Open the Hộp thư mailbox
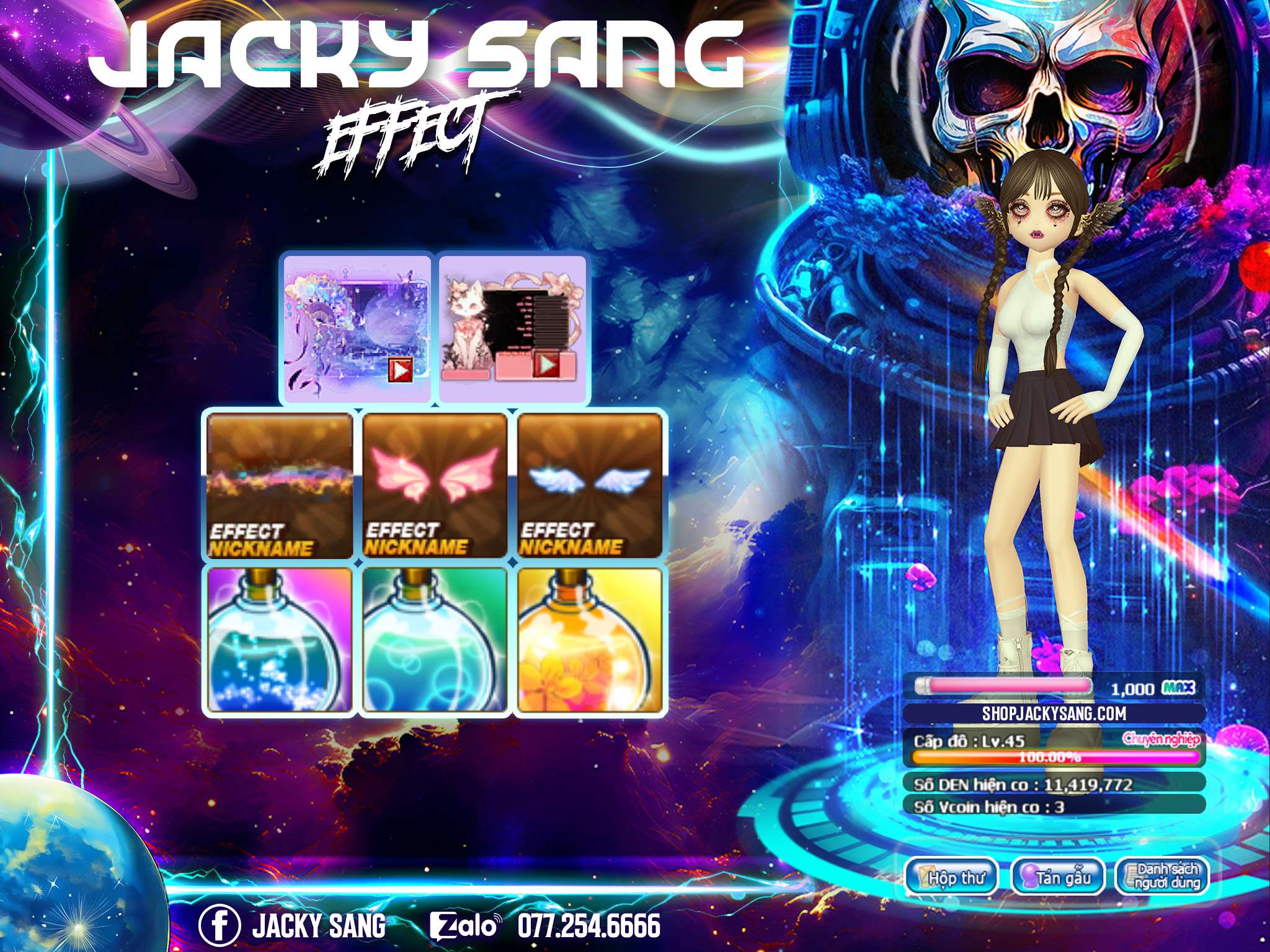Image resolution: width=1270 pixels, height=952 pixels. coord(951,878)
